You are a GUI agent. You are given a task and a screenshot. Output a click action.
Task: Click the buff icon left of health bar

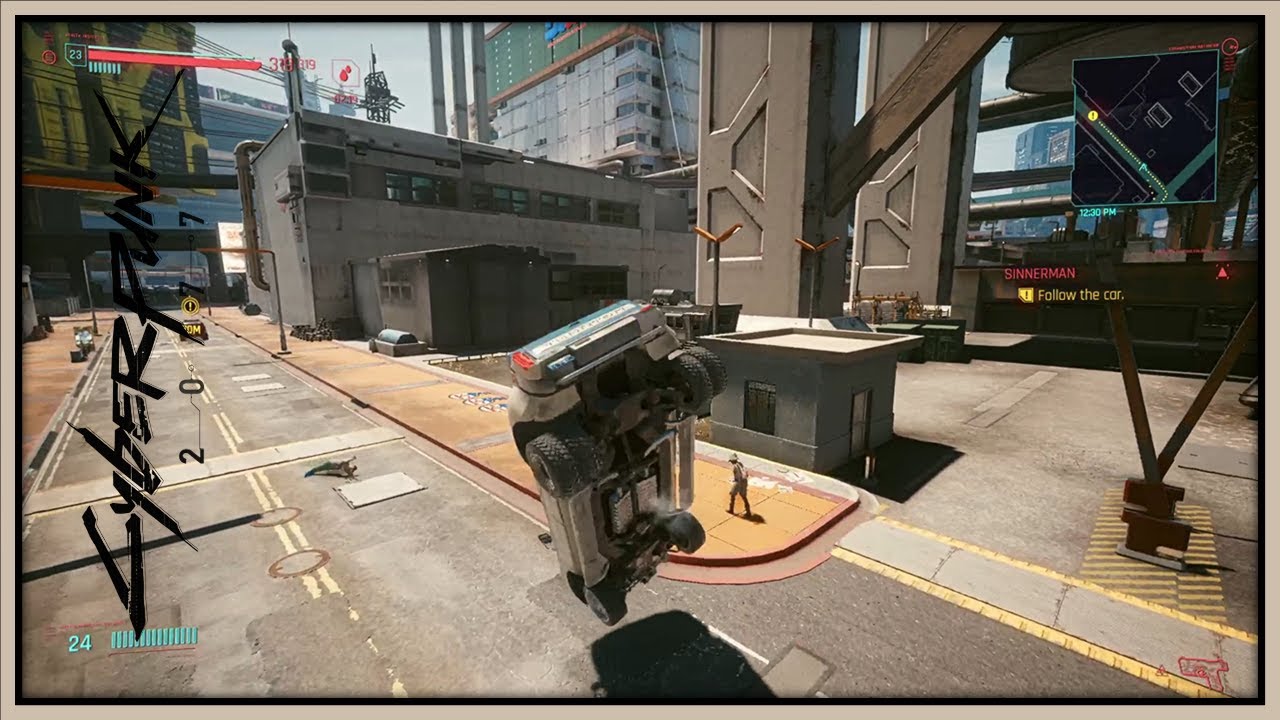click(x=48, y=57)
